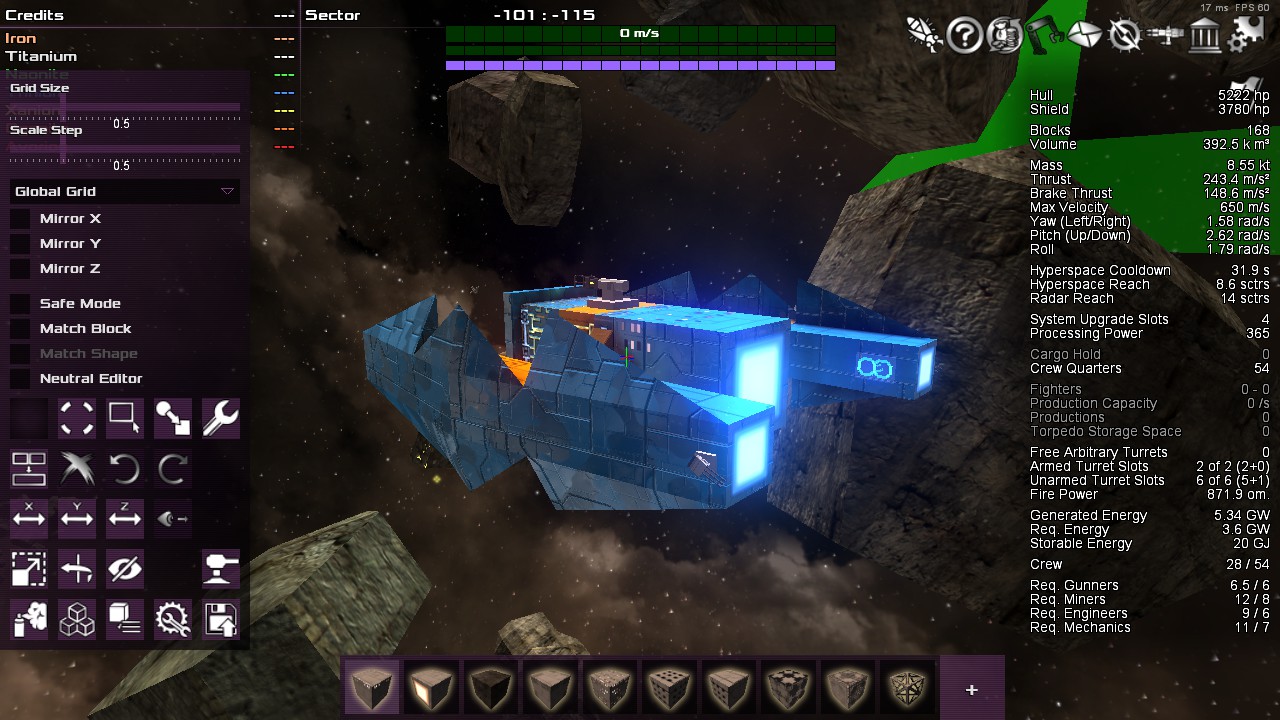
Task: Click the redo arrow button
Action: click(x=172, y=468)
